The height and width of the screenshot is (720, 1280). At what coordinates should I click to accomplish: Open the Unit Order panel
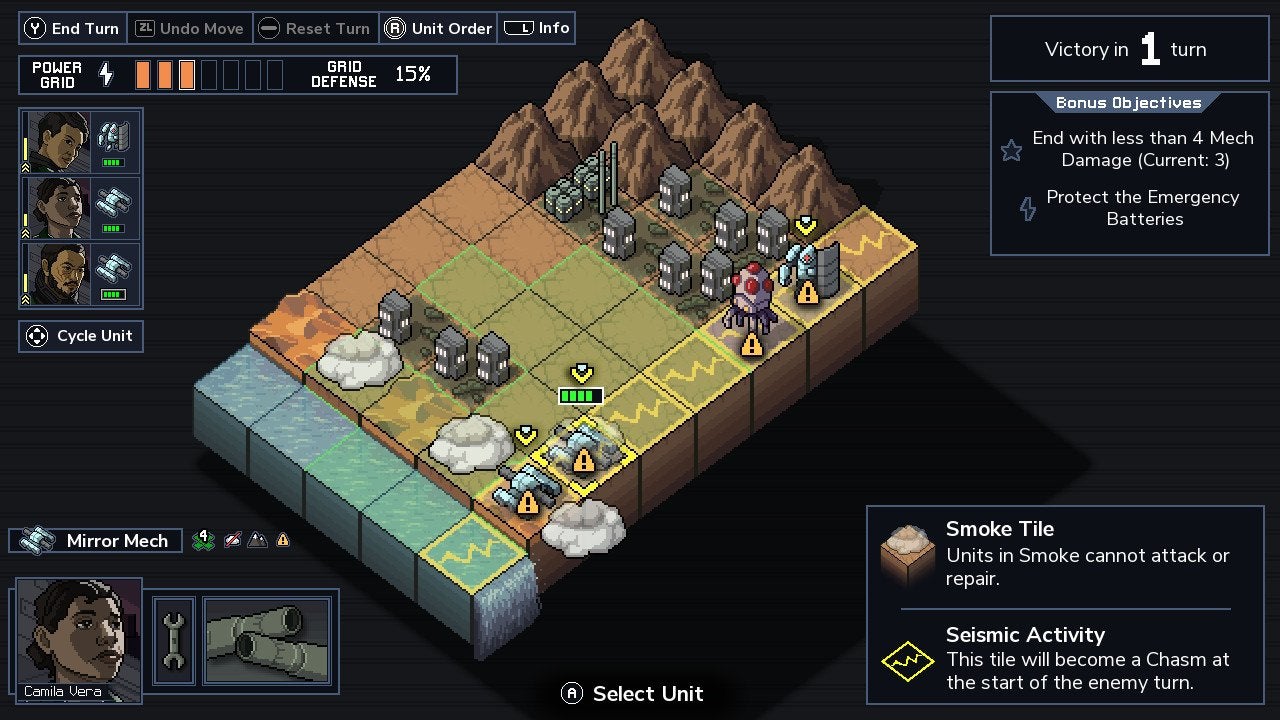pyautogui.click(x=438, y=28)
